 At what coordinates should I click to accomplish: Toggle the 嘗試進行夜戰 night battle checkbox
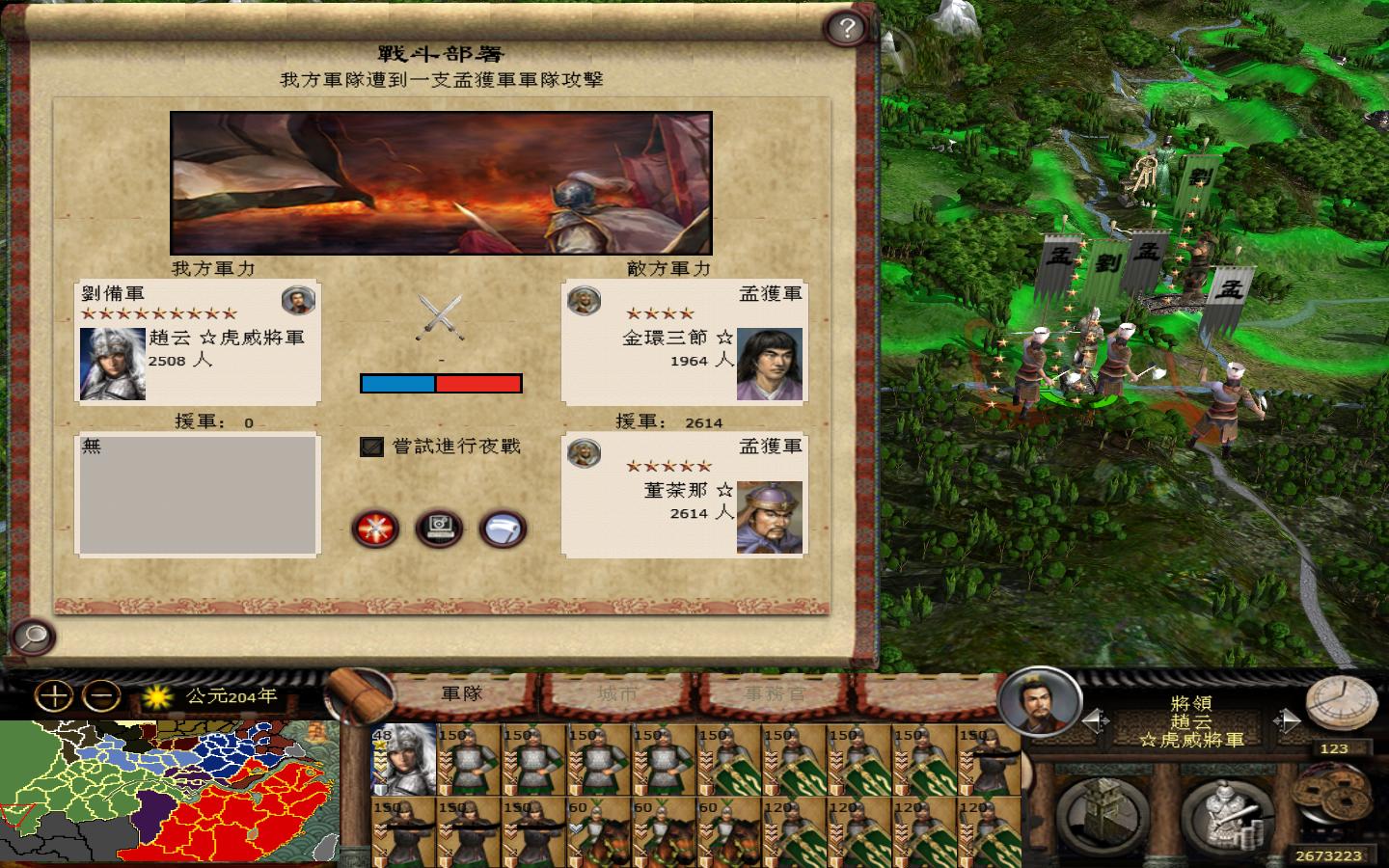point(370,448)
